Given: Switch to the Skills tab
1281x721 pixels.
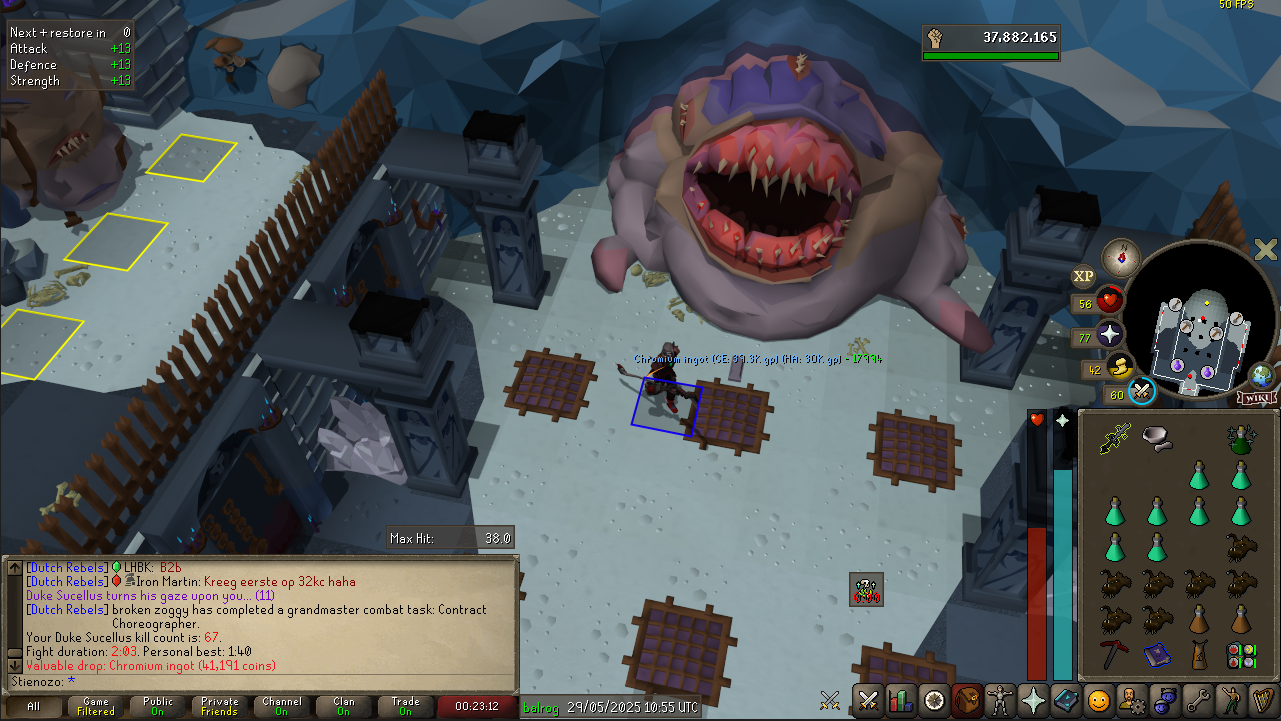Looking at the screenshot, I should tap(901, 700).
